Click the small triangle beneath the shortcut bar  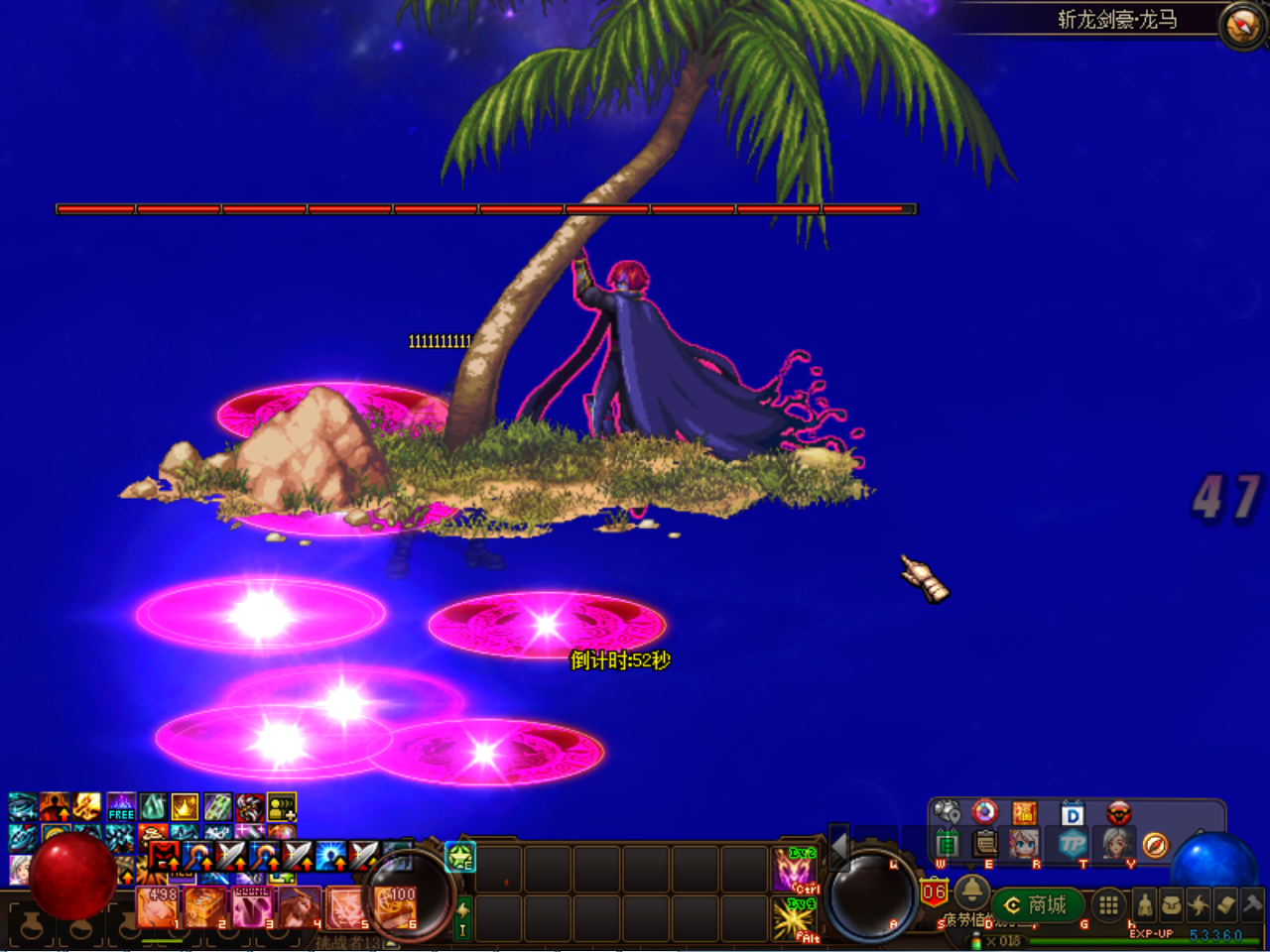coord(970,867)
